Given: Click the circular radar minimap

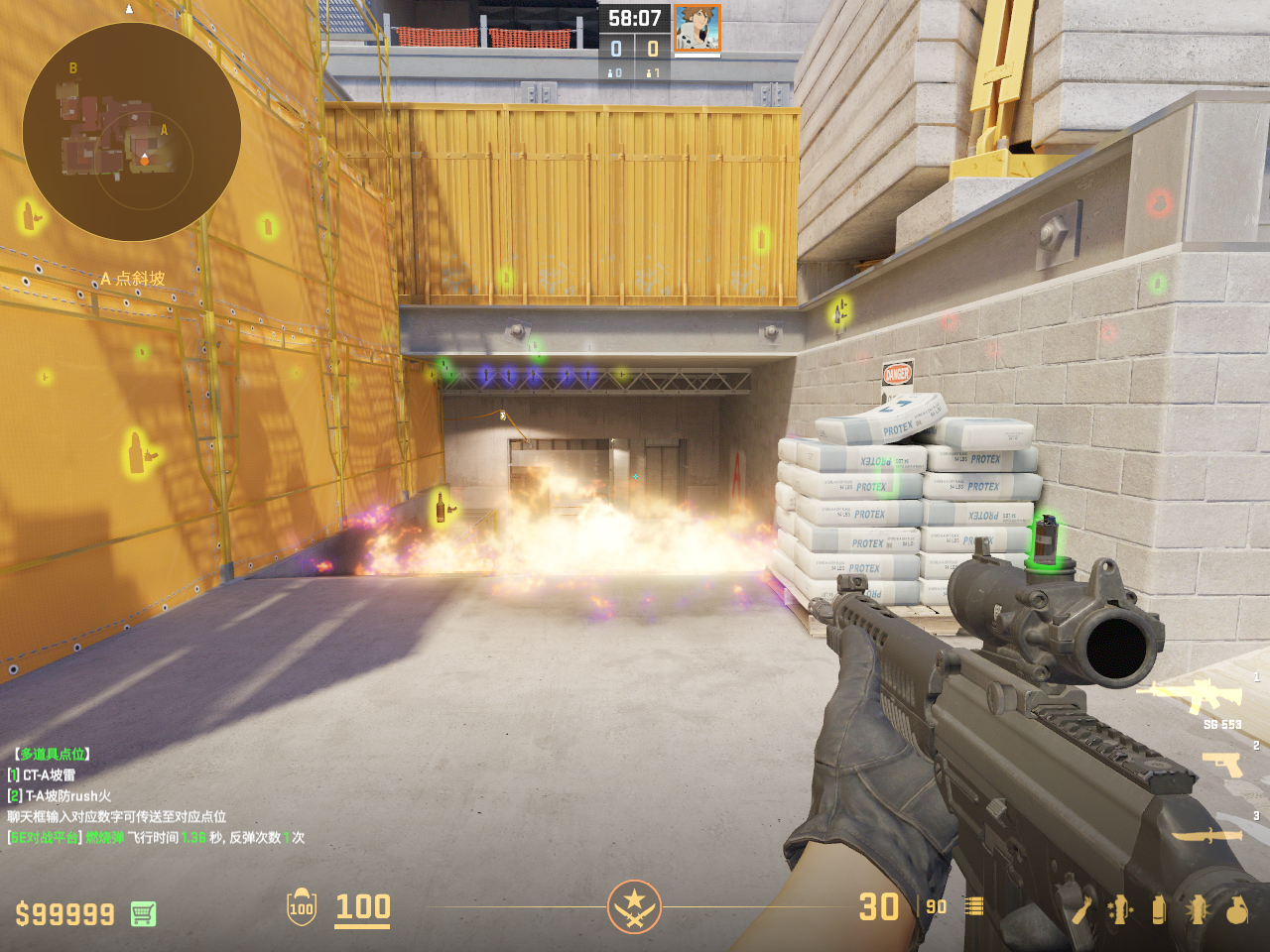Looking at the screenshot, I should 131,132.
